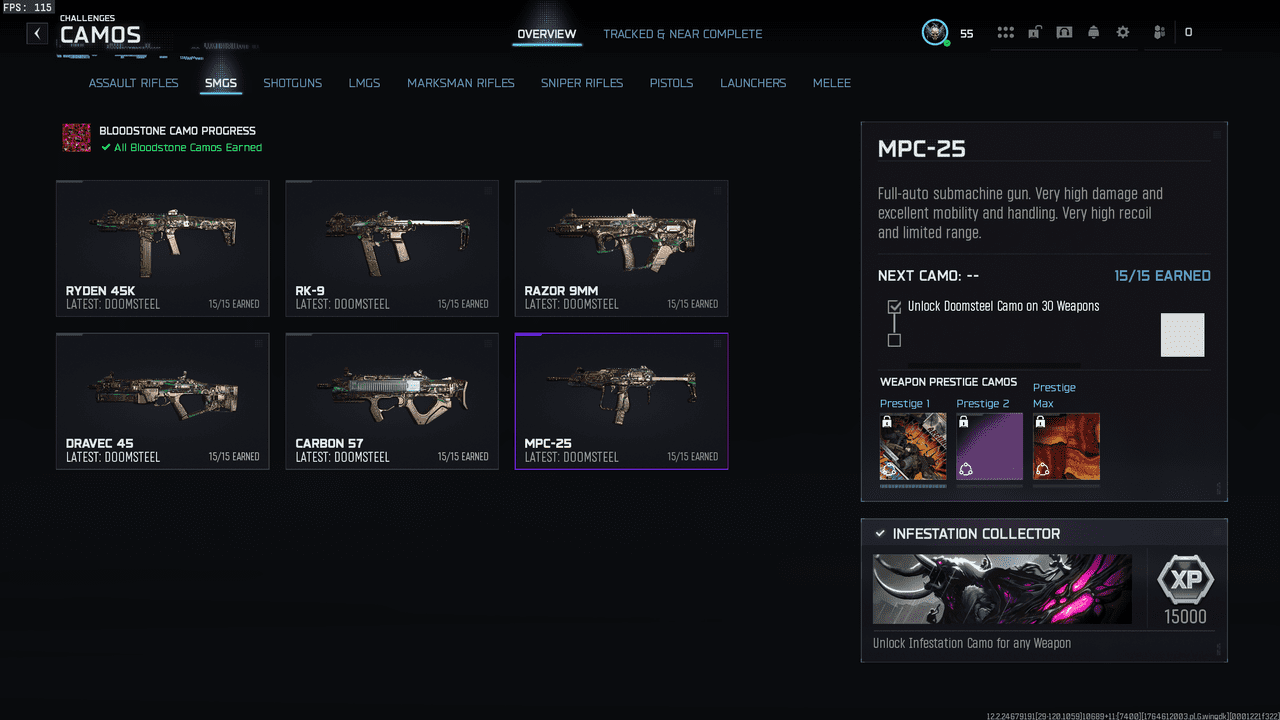Image resolution: width=1280 pixels, height=720 pixels.
Task: Choose the purple Prestige 2 camo
Action: [x=989, y=446]
